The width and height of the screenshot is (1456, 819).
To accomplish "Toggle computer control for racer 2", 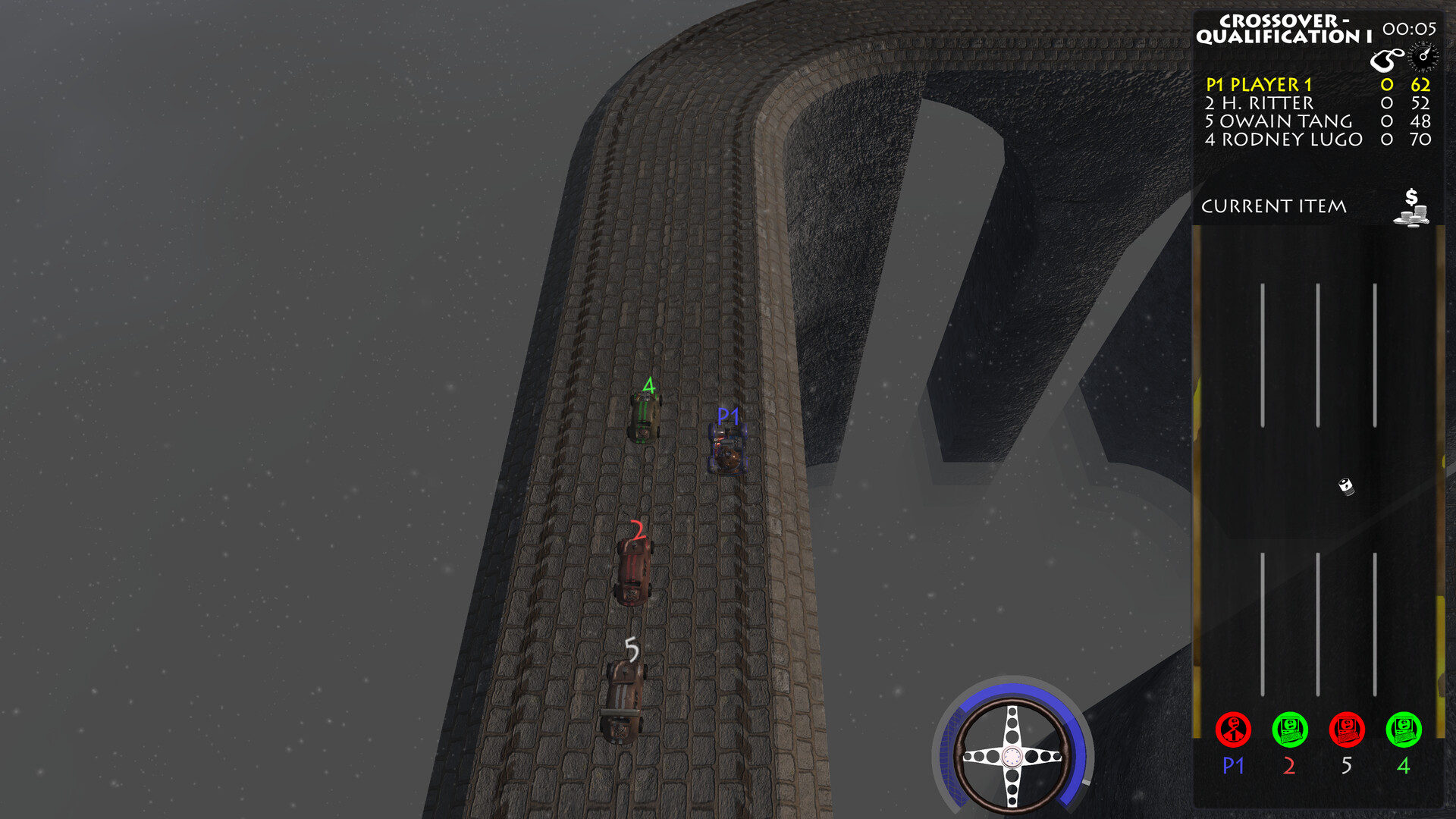I will click(x=1289, y=730).
